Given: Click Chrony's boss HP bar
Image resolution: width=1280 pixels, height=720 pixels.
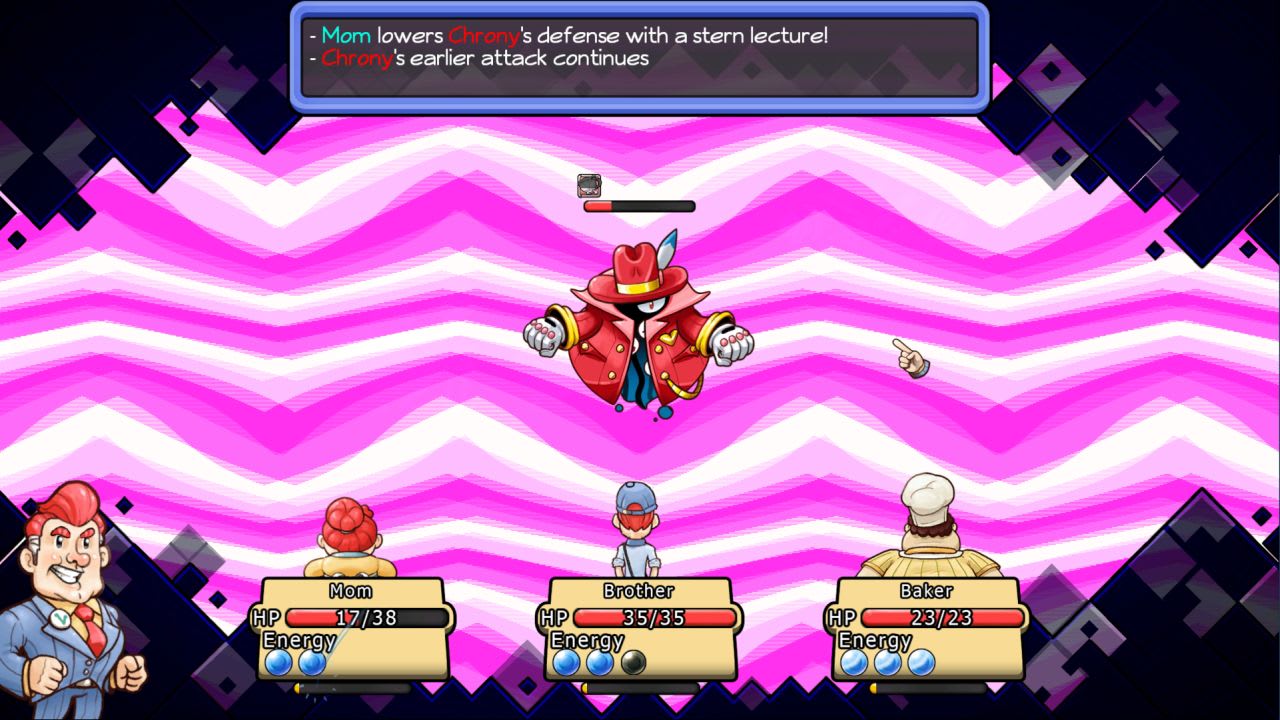Looking at the screenshot, I should click(x=640, y=205).
